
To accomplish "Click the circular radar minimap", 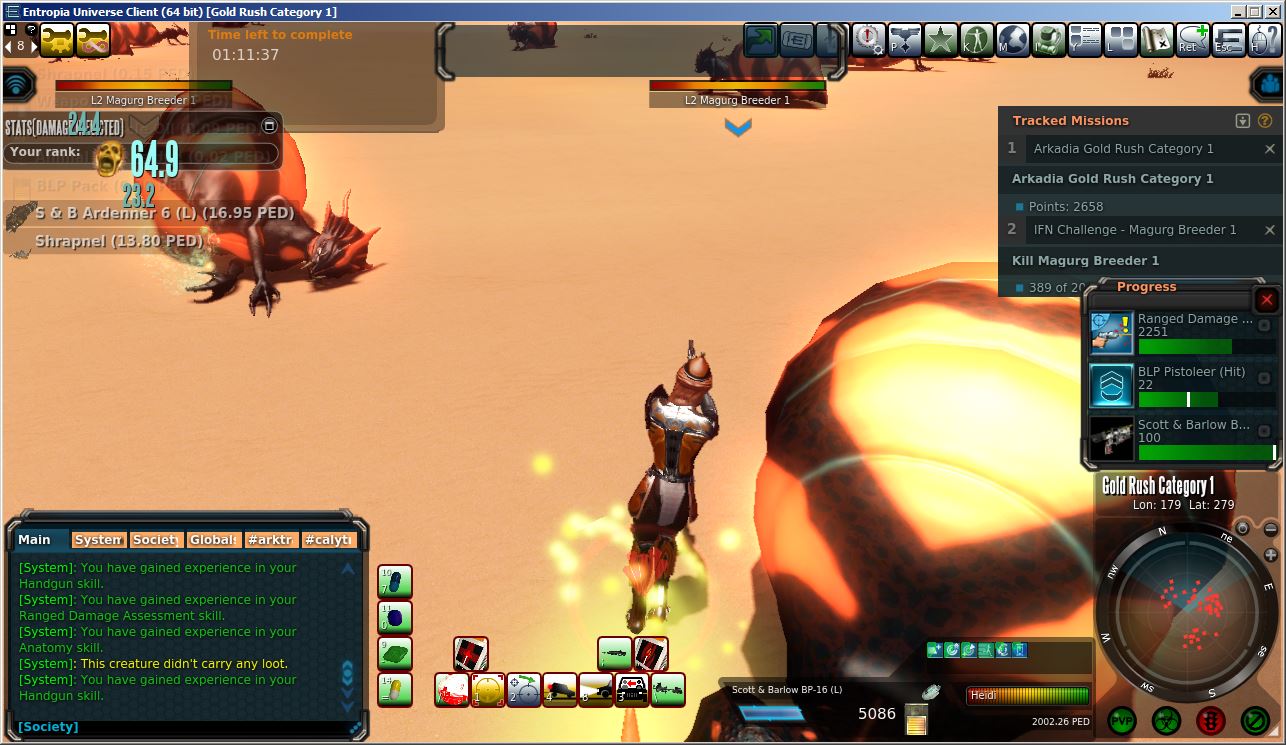I will [x=1186, y=611].
